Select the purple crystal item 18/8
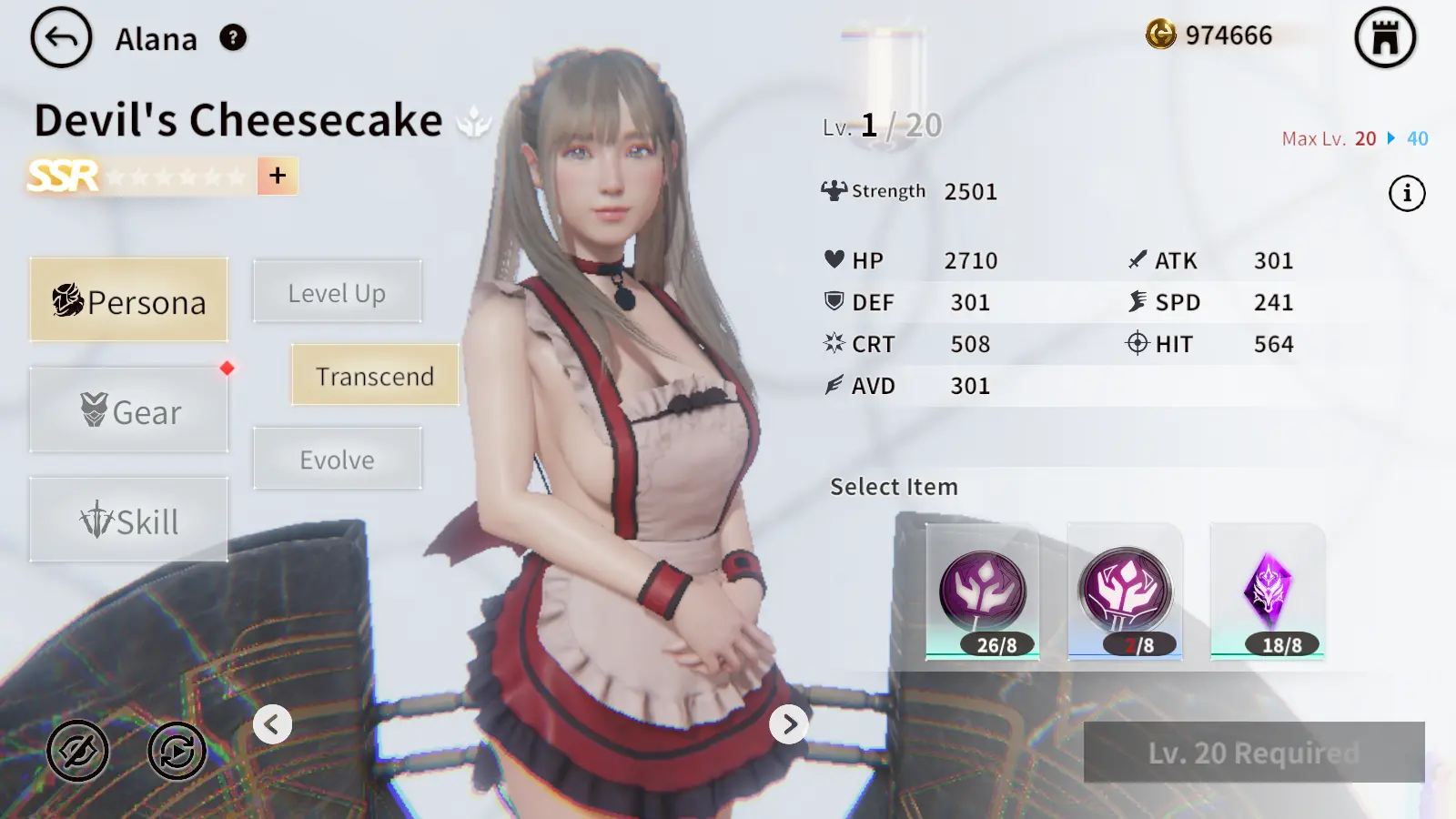 coord(1268,592)
